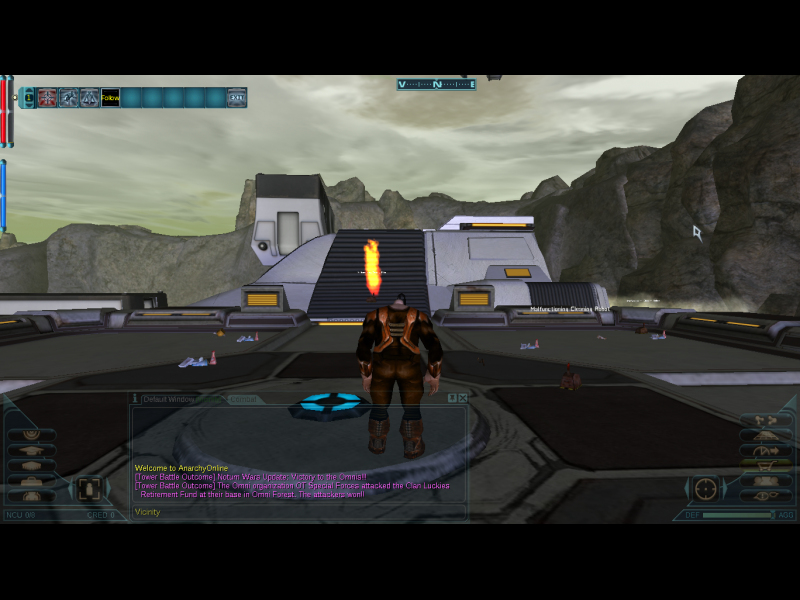Click the crosshair target button
The width and height of the screenshot is (800, 600).
[x=706, y=489]
